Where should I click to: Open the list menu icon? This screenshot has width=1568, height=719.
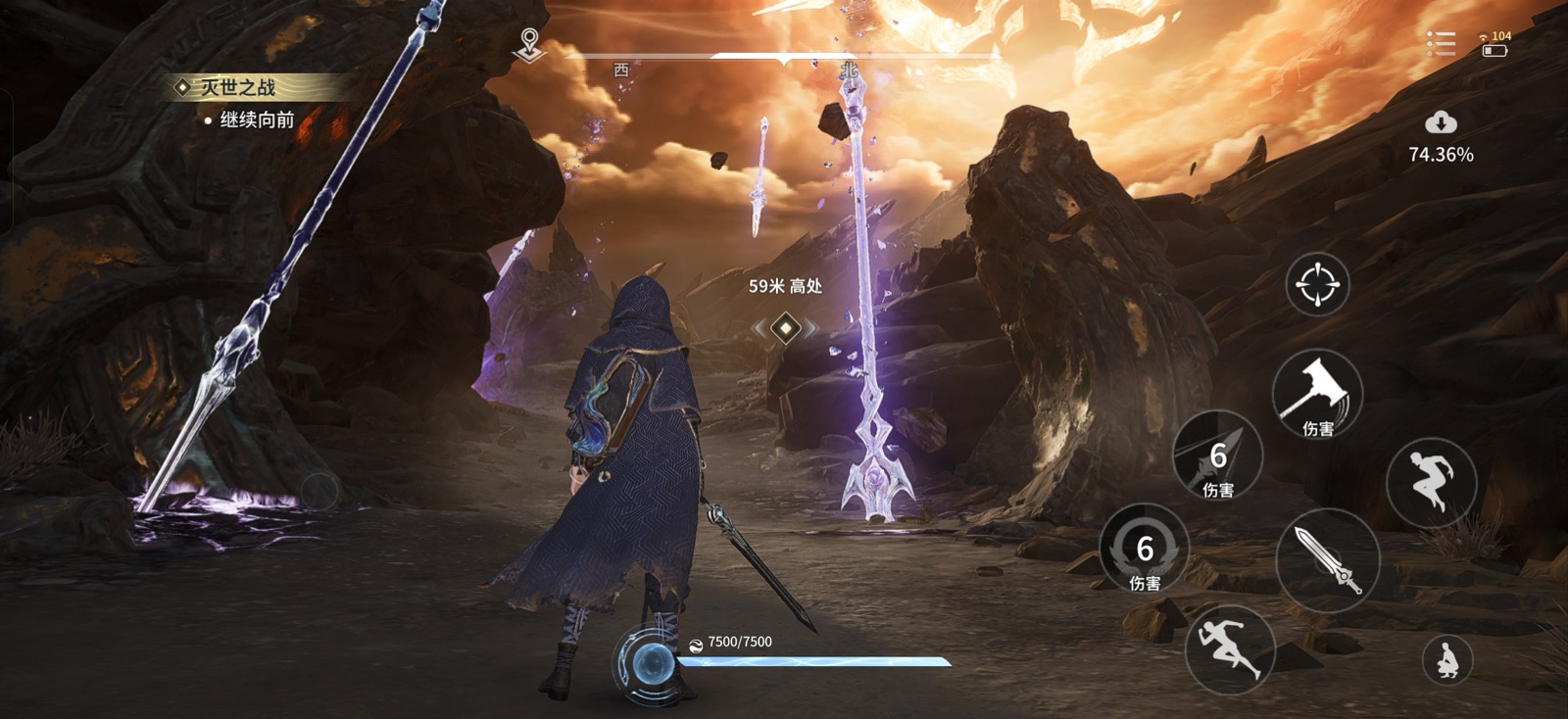click(x=1440, y=44)
